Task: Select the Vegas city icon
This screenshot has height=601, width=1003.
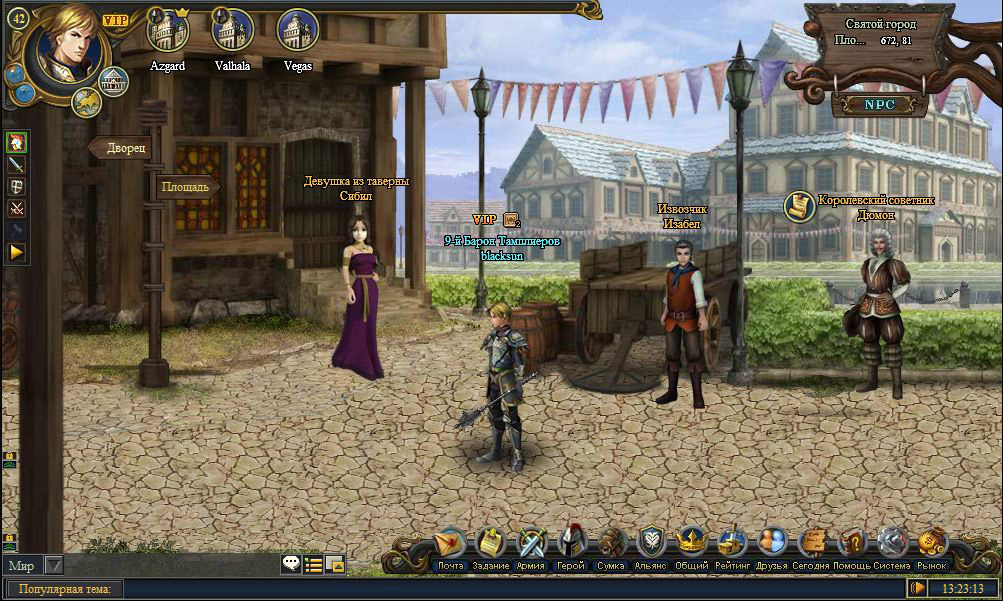Action: point(297,31)
